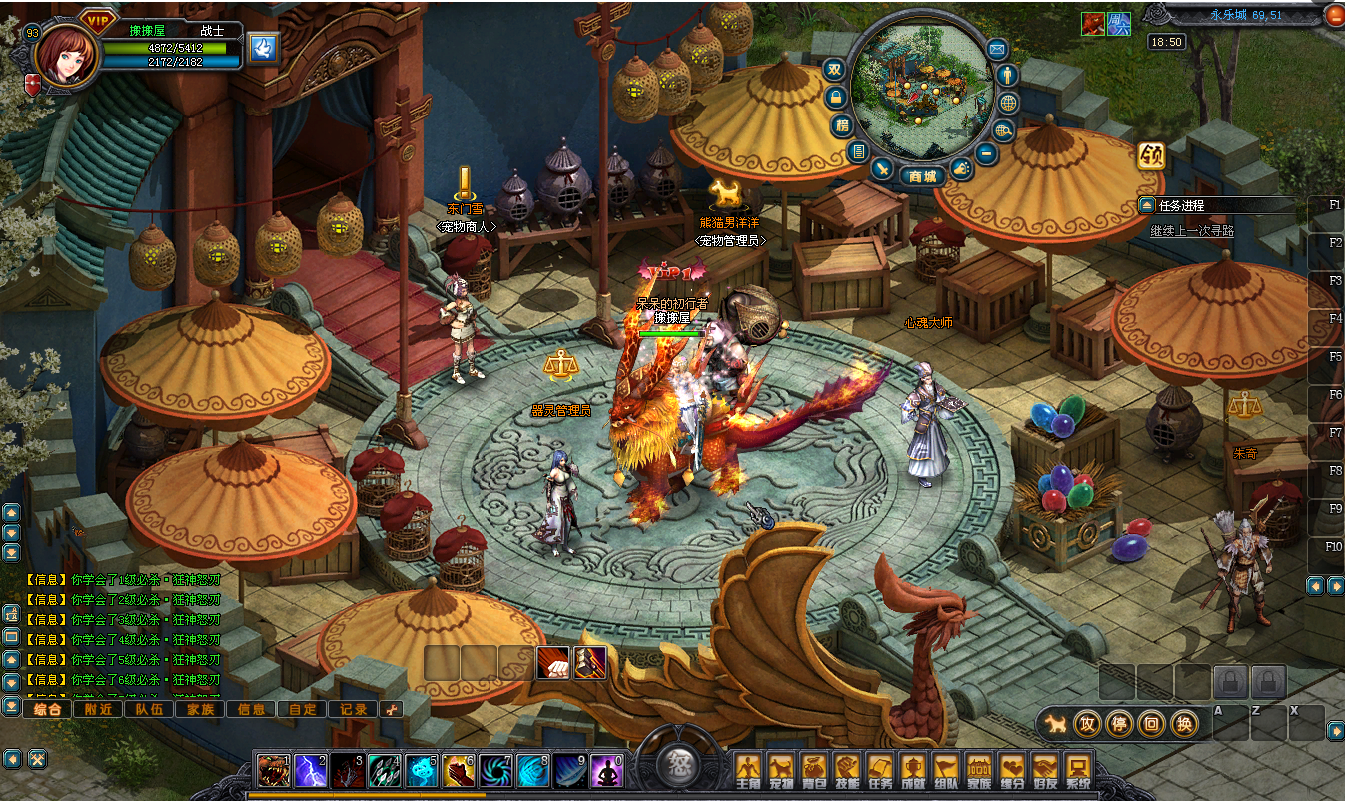Open the 背包 bag menu

coord(814,768)
